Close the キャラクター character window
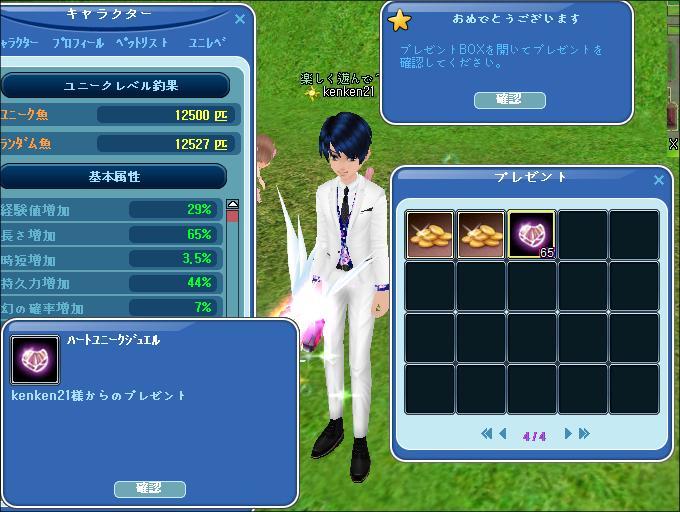The width and height of the screenshot is (680, 512). click(239, 19)
